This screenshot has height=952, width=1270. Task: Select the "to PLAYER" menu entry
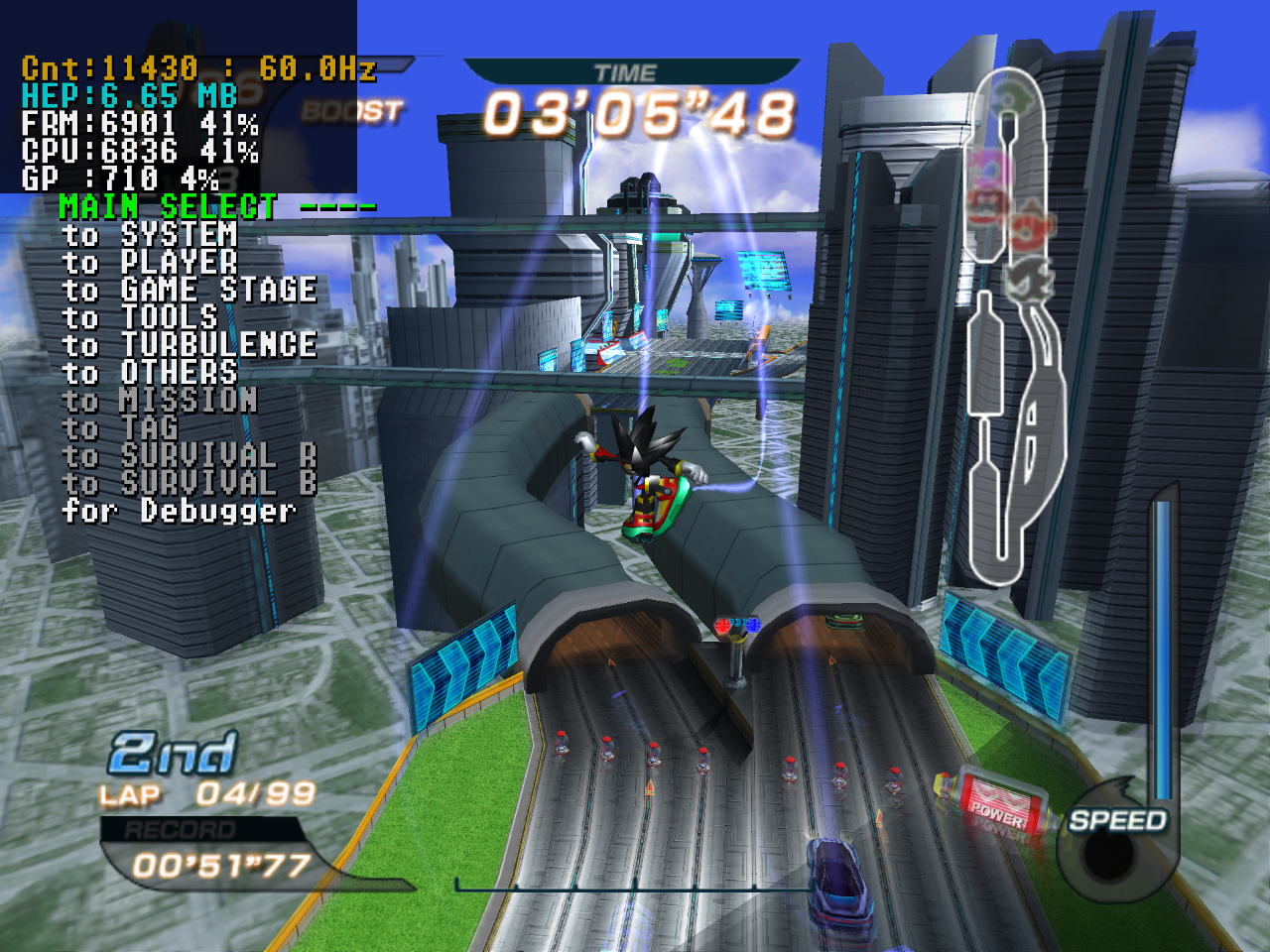[x=150, y=263]
